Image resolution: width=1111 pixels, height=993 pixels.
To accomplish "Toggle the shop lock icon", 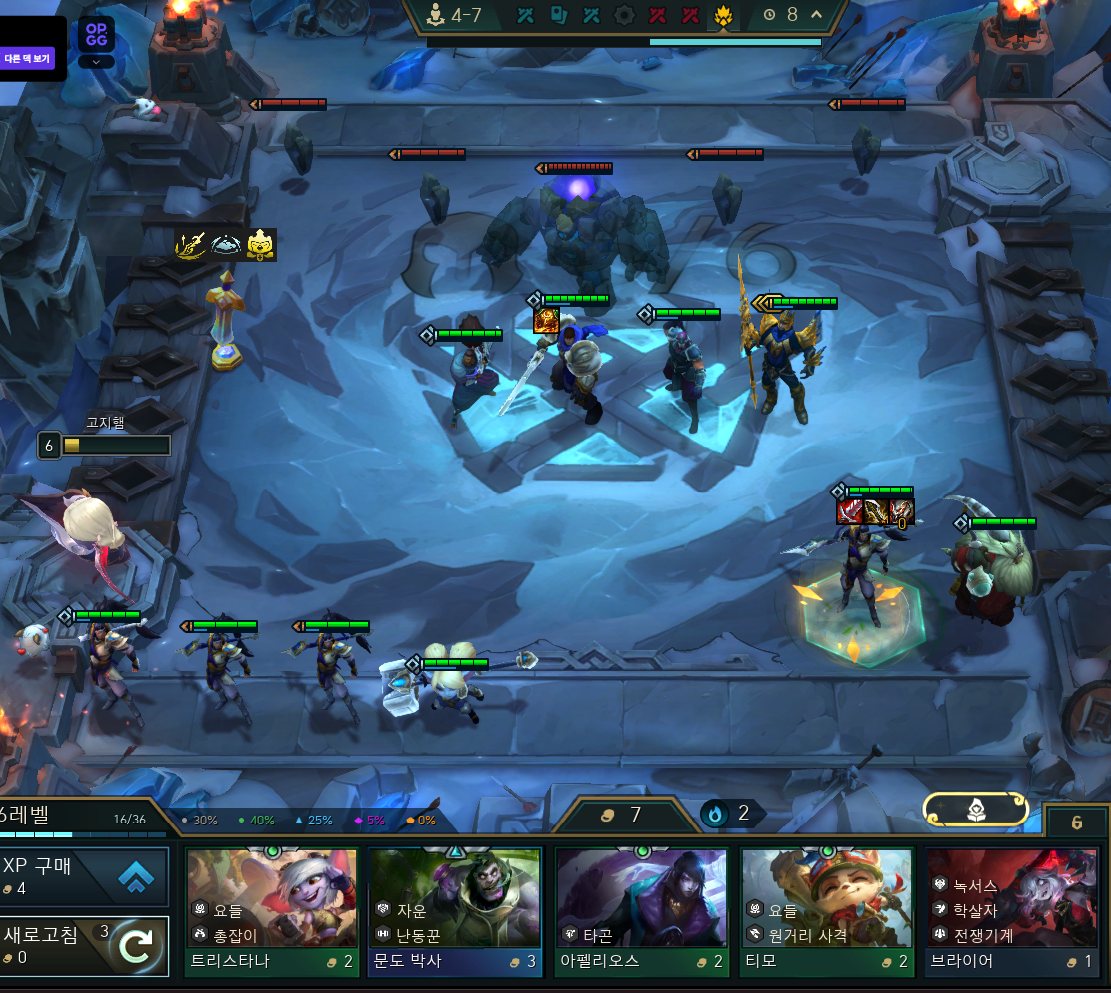I will pyautogui.click(x=1076, y=822).
